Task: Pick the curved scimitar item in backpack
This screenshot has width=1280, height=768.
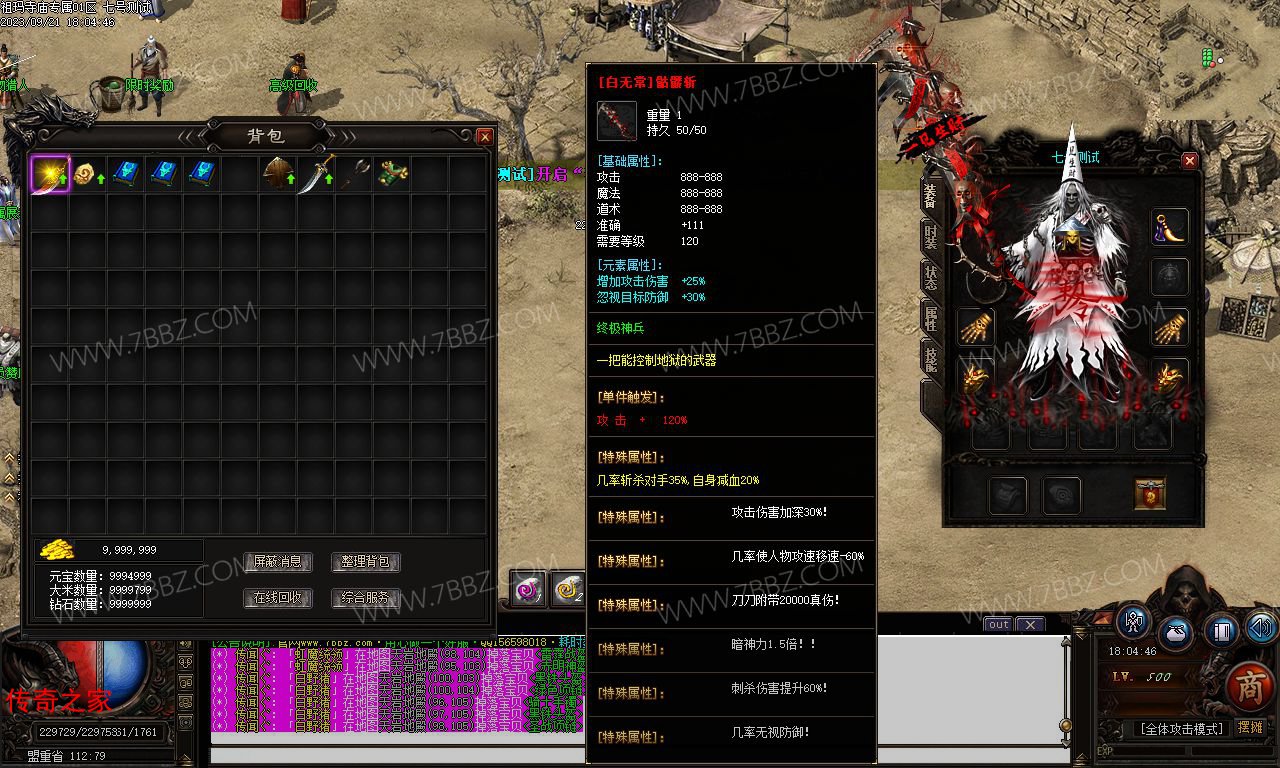Action: 316,175
